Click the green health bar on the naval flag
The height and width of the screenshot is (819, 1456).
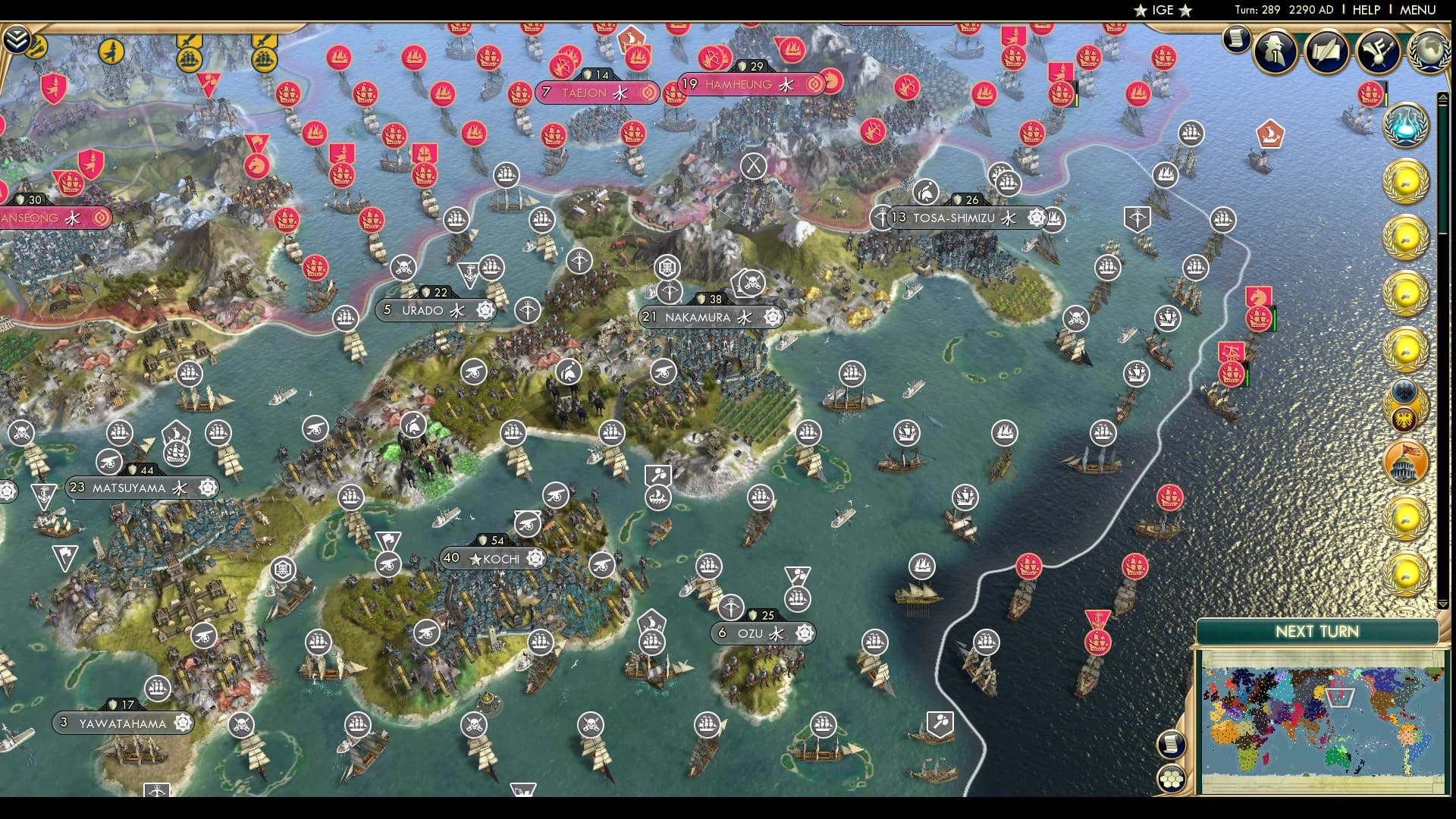(x=1274, y=319)
